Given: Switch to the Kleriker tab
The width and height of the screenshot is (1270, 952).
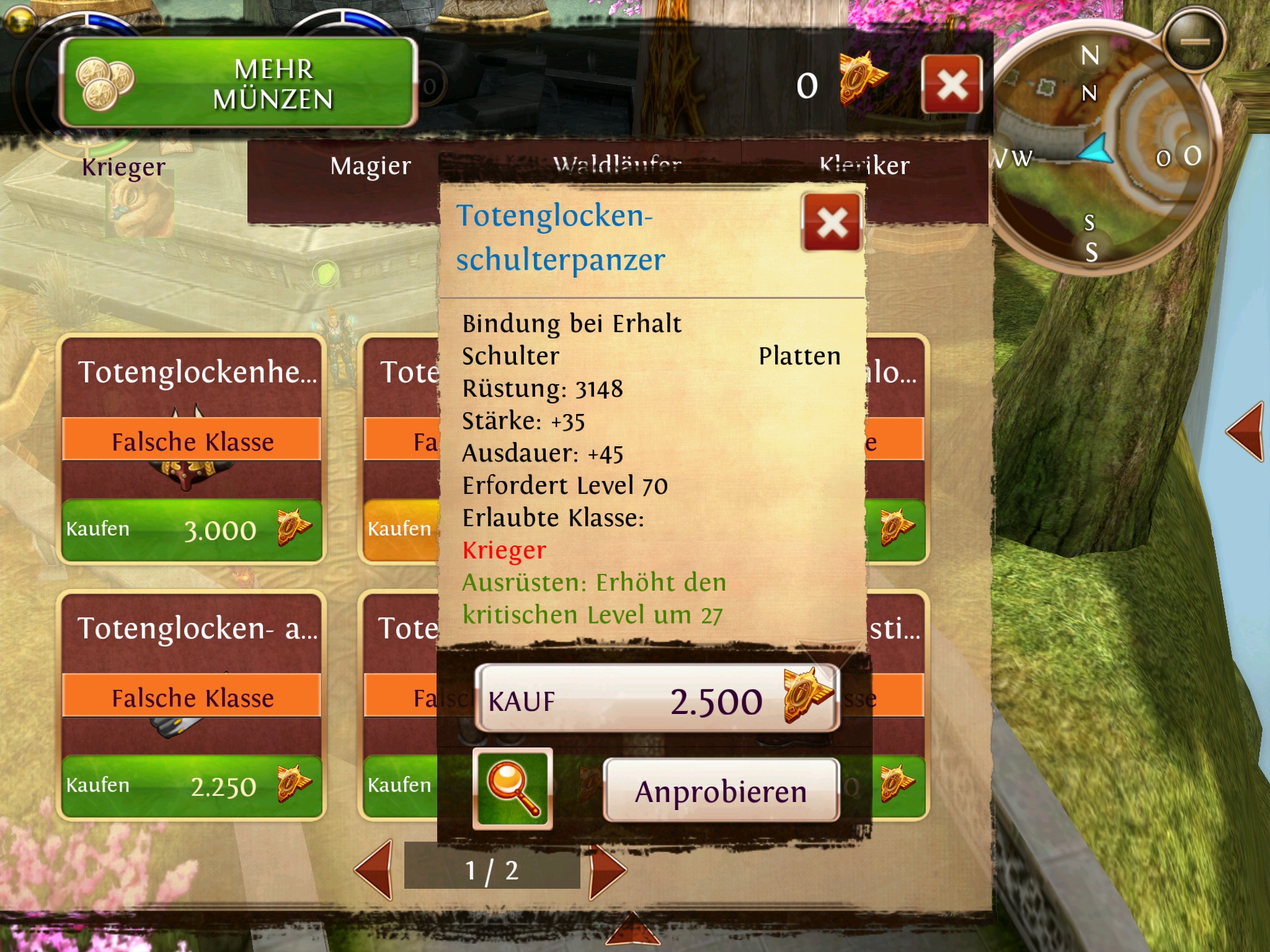Looking at the screenshot, I should (864, 165).
